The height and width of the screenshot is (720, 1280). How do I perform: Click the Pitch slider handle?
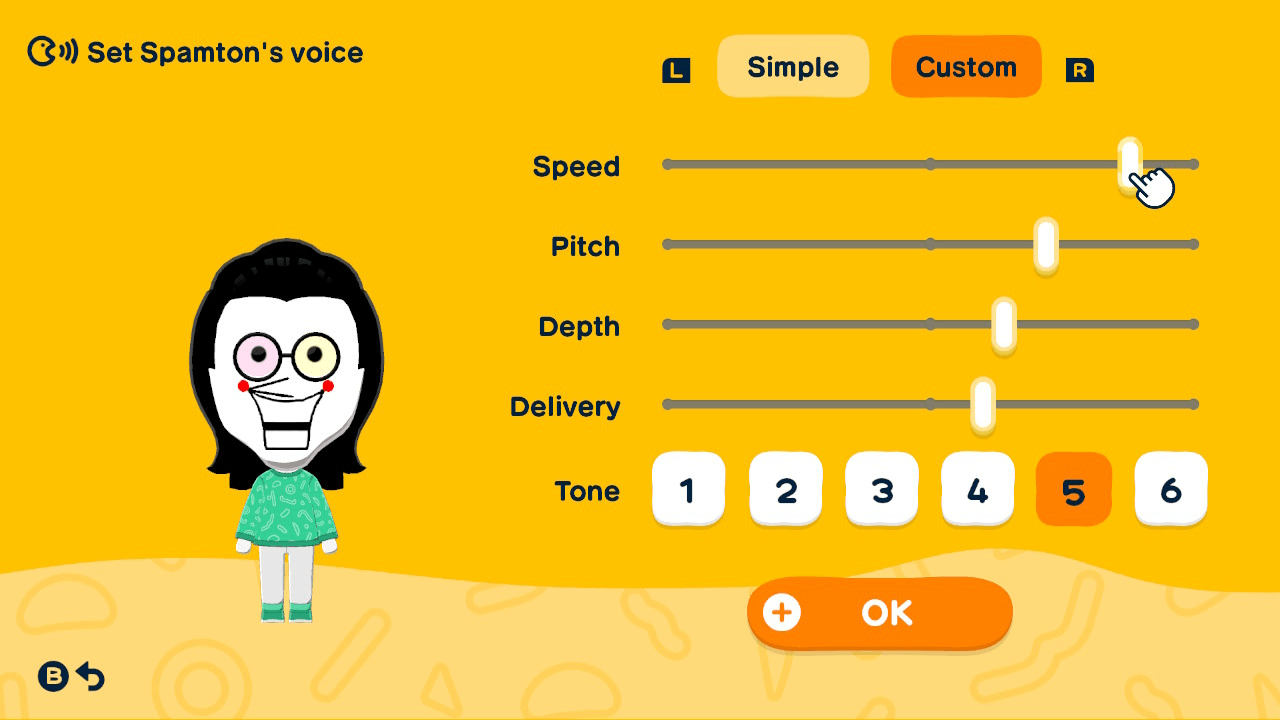pyautogui.click(x=1044, y=243)
